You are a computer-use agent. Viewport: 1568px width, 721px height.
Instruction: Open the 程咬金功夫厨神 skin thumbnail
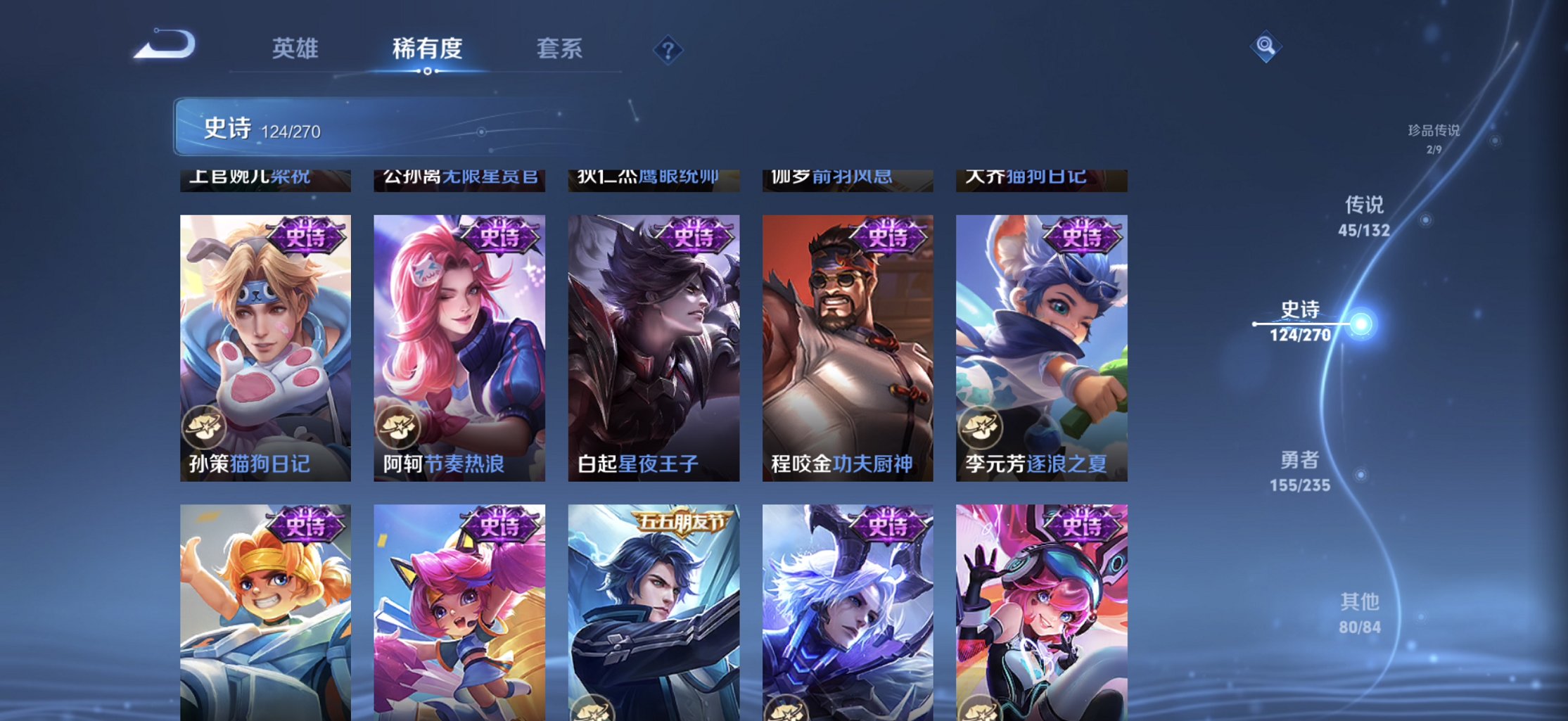pyautogui.click(x=846, y=345)
